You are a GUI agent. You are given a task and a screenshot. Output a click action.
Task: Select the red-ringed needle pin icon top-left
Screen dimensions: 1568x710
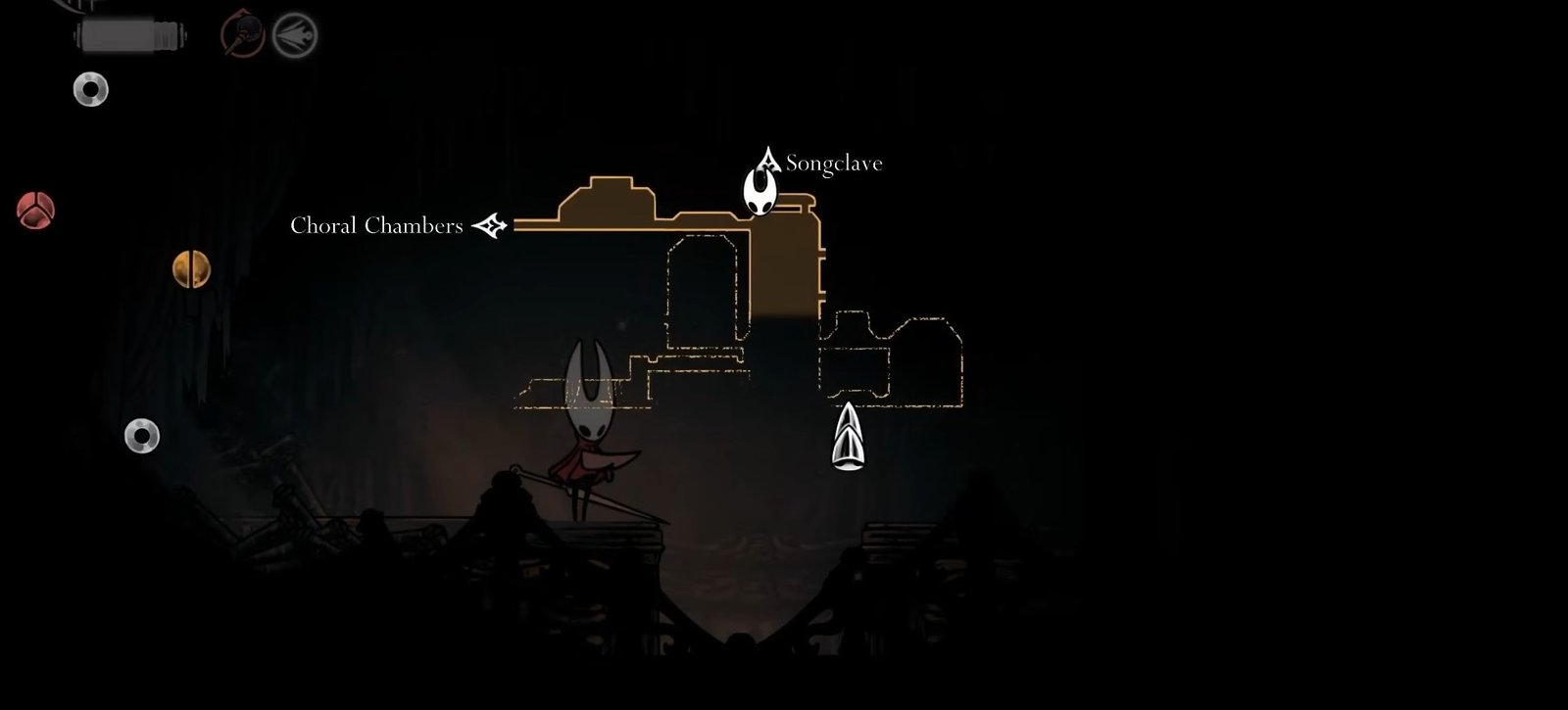point(240,35)
